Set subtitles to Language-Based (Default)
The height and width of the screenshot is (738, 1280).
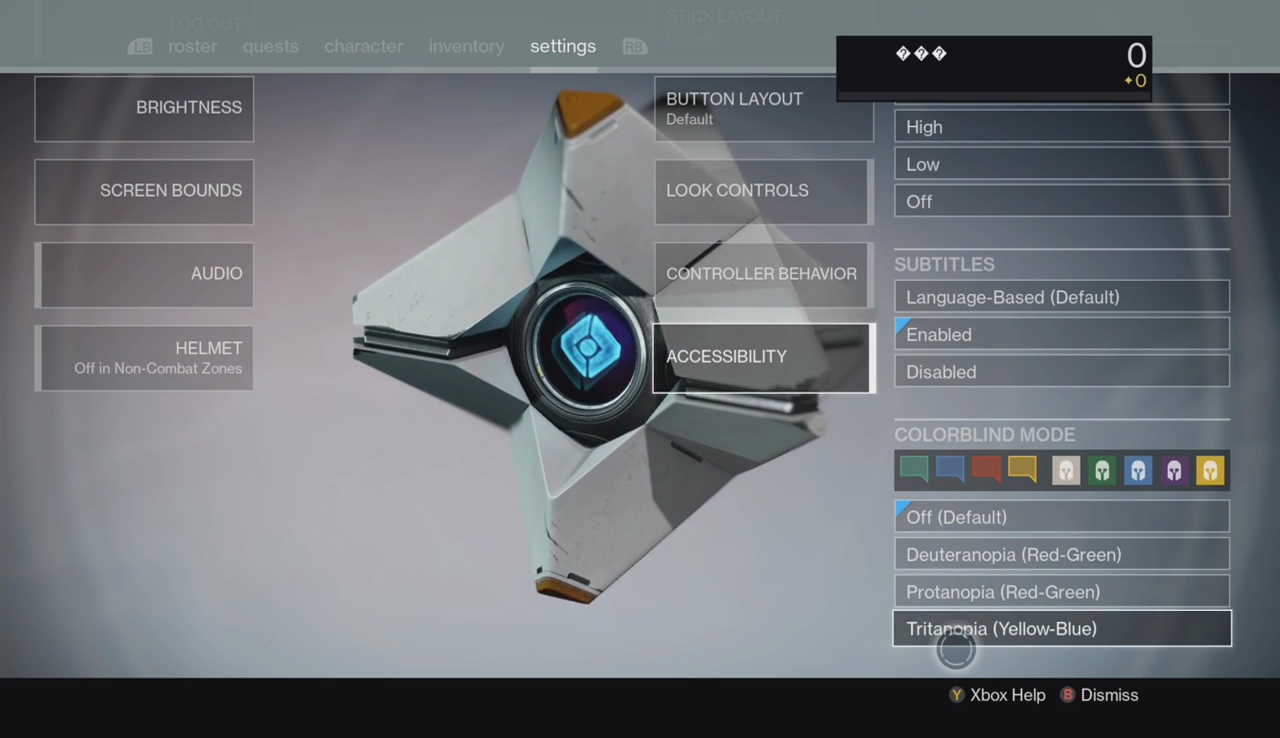(x=1061, y=297)
